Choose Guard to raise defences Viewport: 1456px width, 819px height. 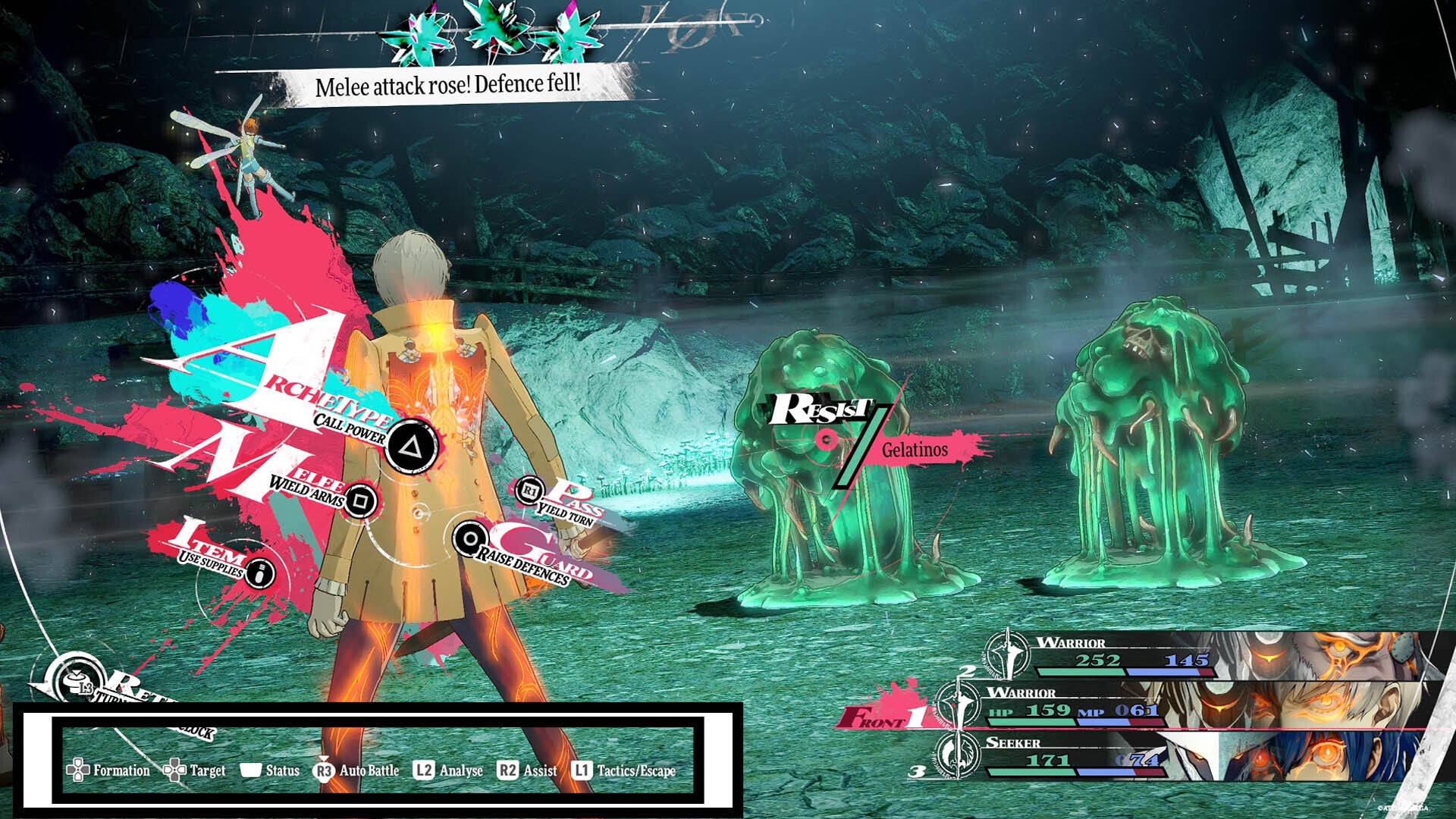coord(471,539)
